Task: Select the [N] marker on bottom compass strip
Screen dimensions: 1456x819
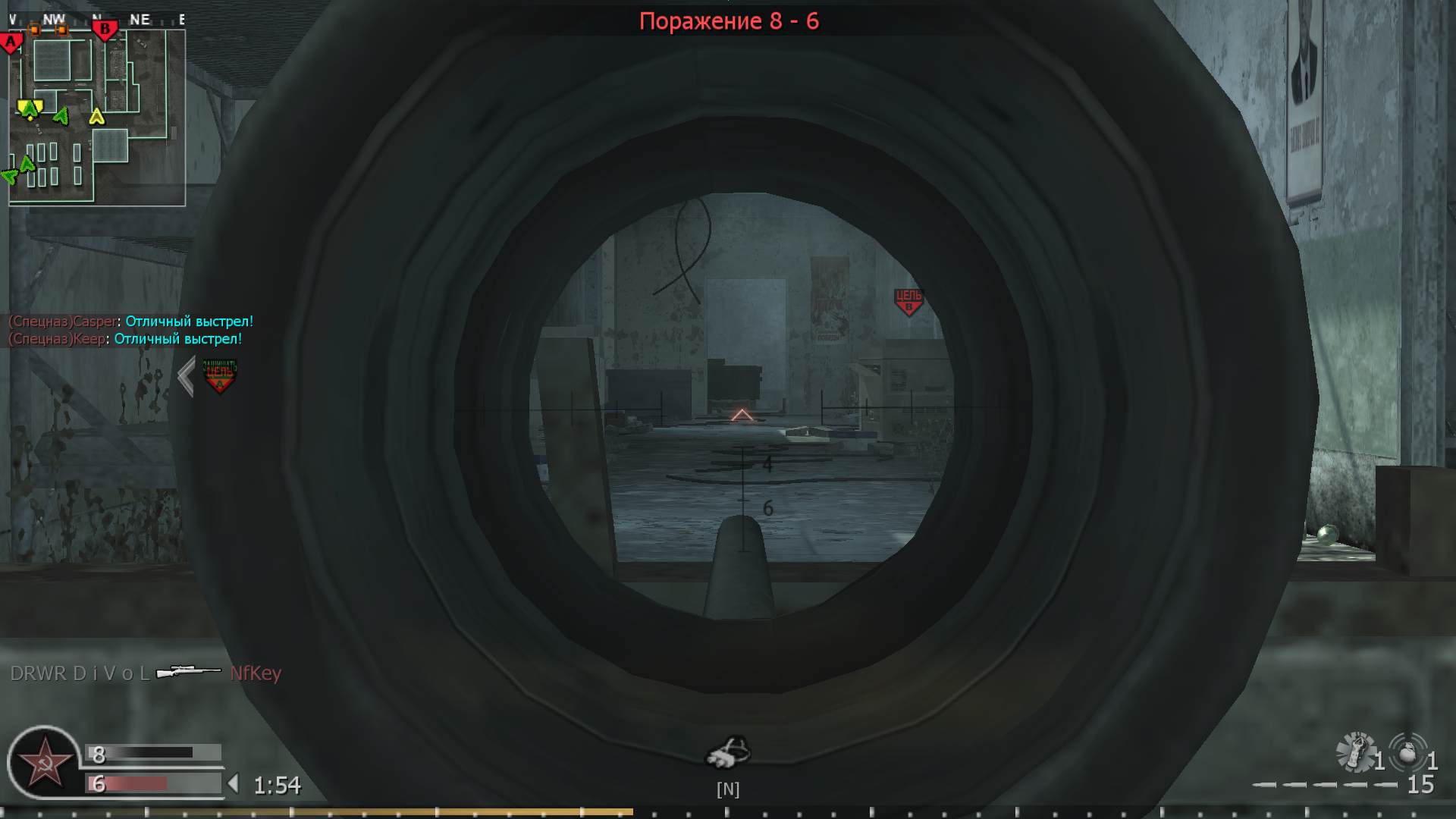Action: (729, 789)
